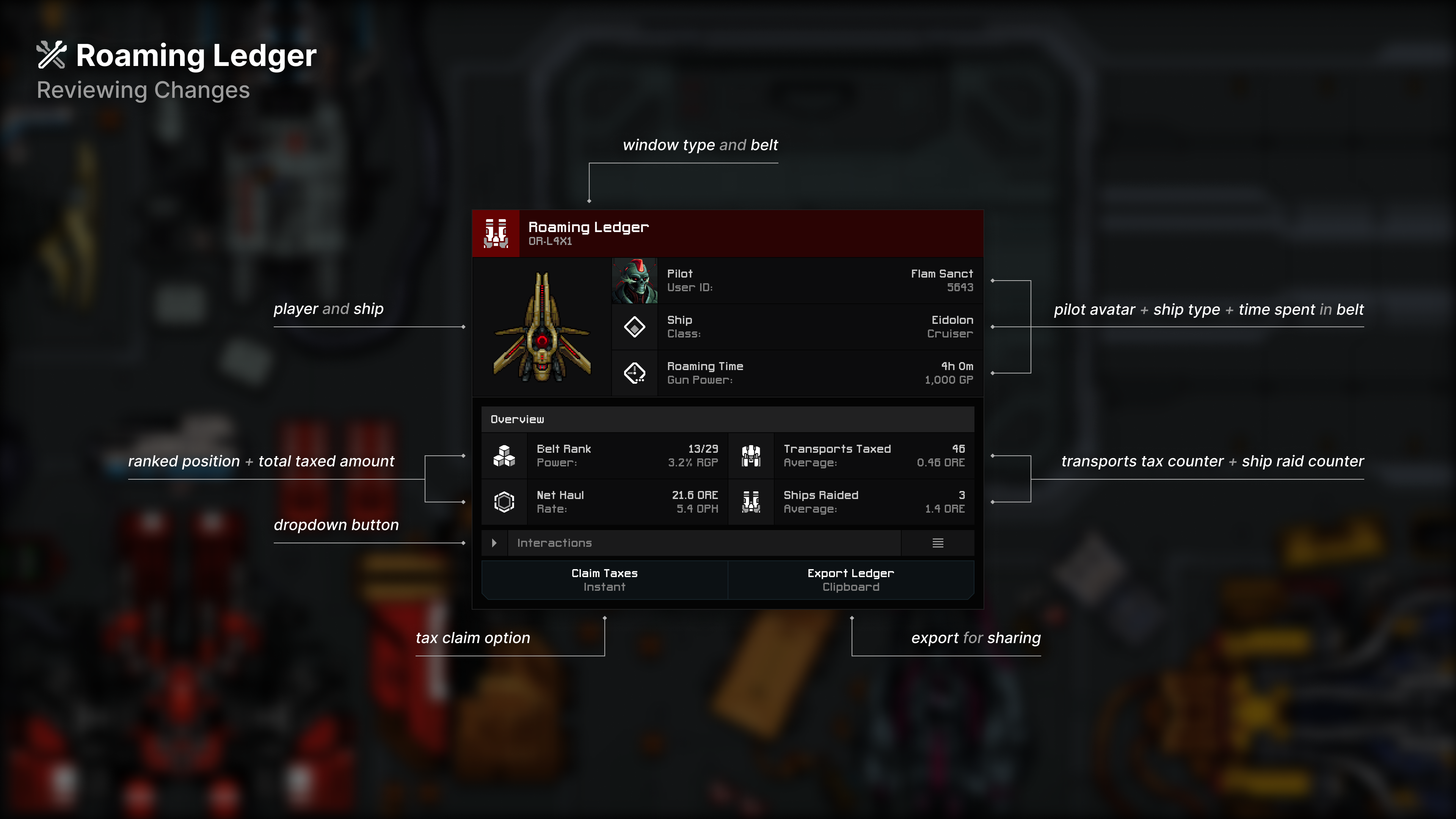Expand the Interactions dropdown arrow
This screenshot has height=819, width=1456.
[x=494, y=543]
